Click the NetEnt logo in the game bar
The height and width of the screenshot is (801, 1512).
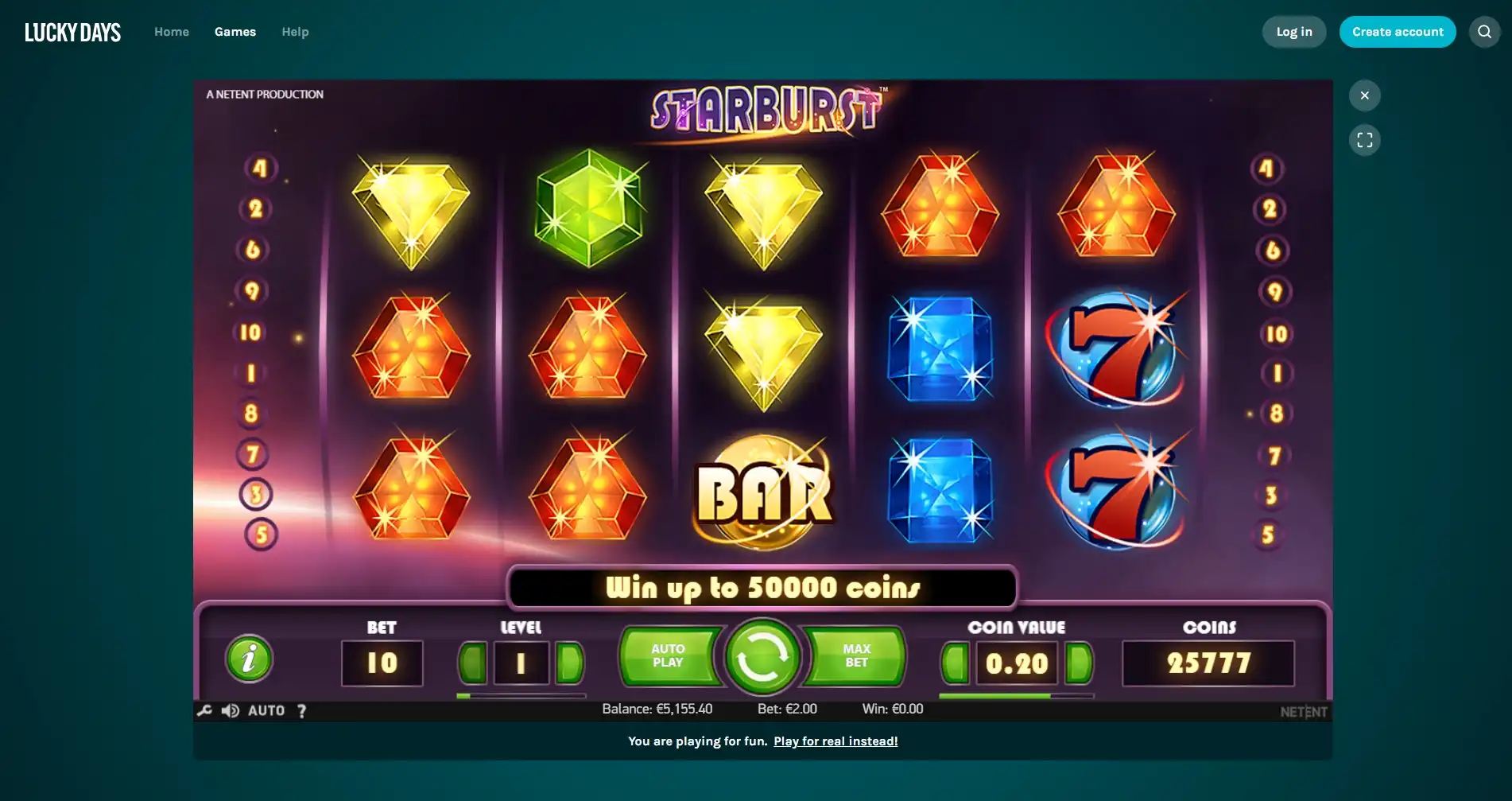[1303, 710]
